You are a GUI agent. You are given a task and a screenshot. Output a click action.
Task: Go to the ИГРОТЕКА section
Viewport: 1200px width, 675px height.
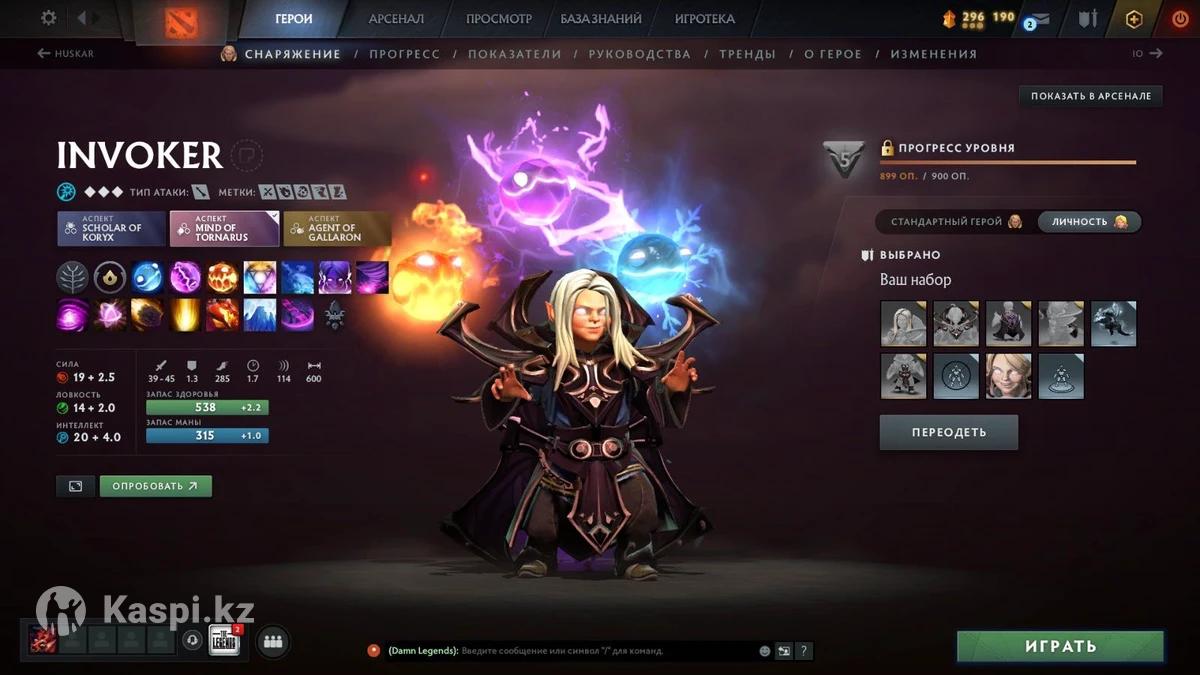click(704, 19)
